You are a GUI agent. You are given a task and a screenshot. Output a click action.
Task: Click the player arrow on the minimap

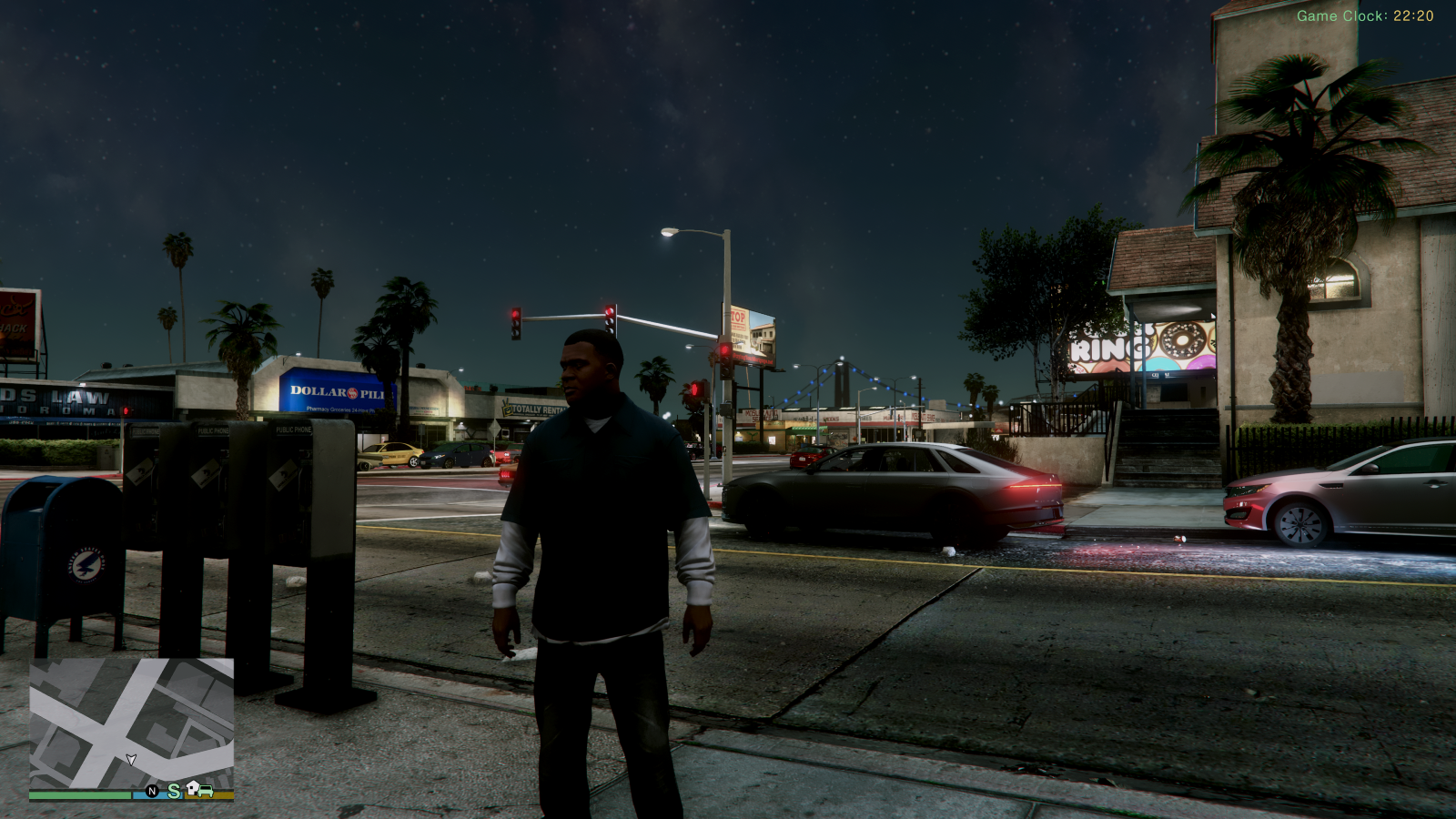coord(131,759)
